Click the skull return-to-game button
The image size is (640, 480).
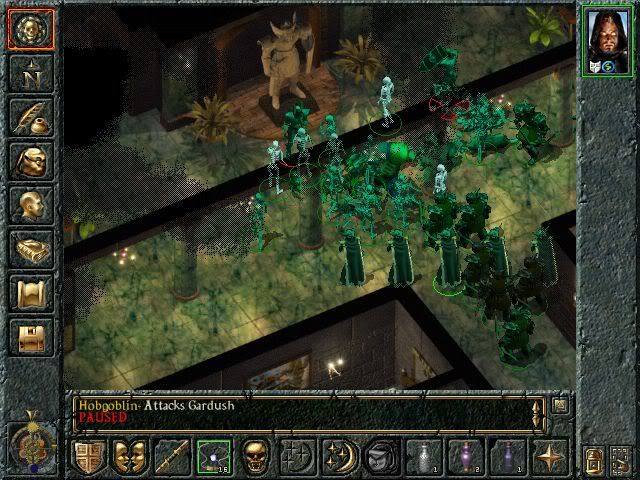coord(31,28)
